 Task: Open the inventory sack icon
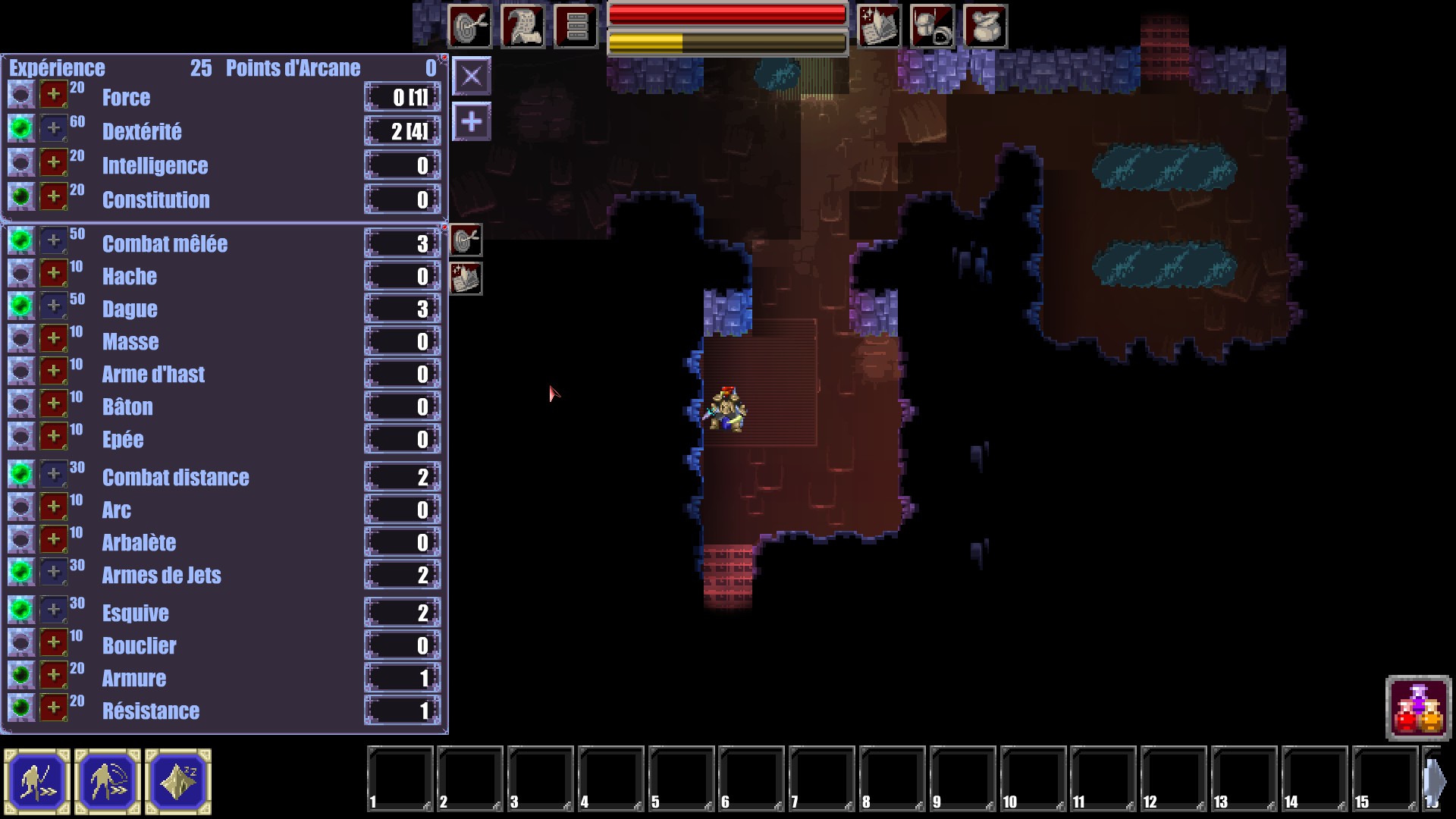click(985, 27)
